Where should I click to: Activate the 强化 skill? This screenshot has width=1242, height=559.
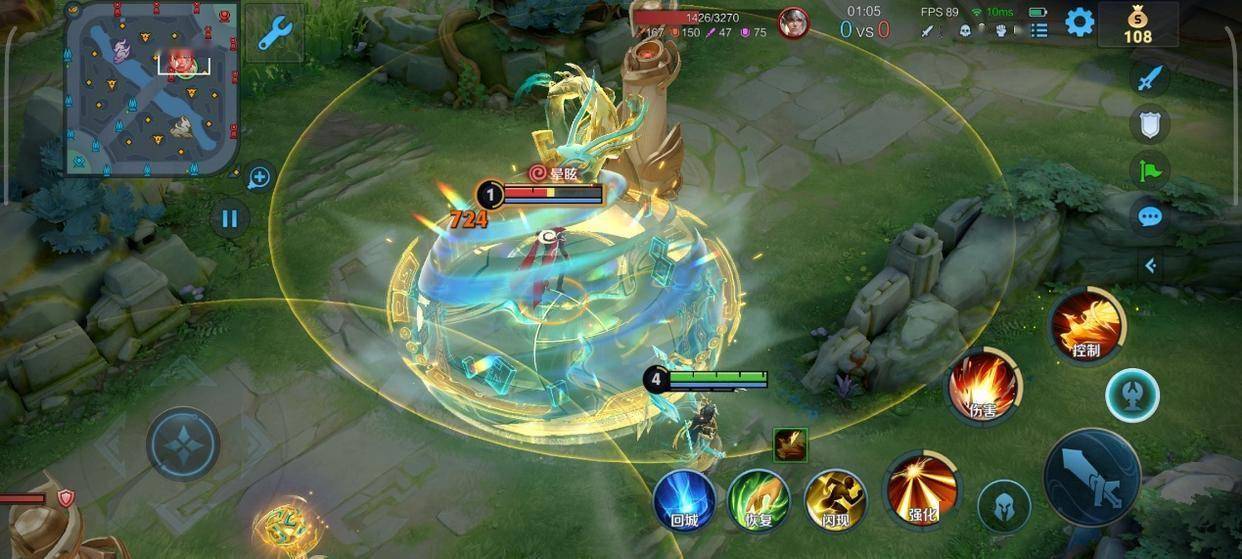pyautogui.click(x=922, y=489)
